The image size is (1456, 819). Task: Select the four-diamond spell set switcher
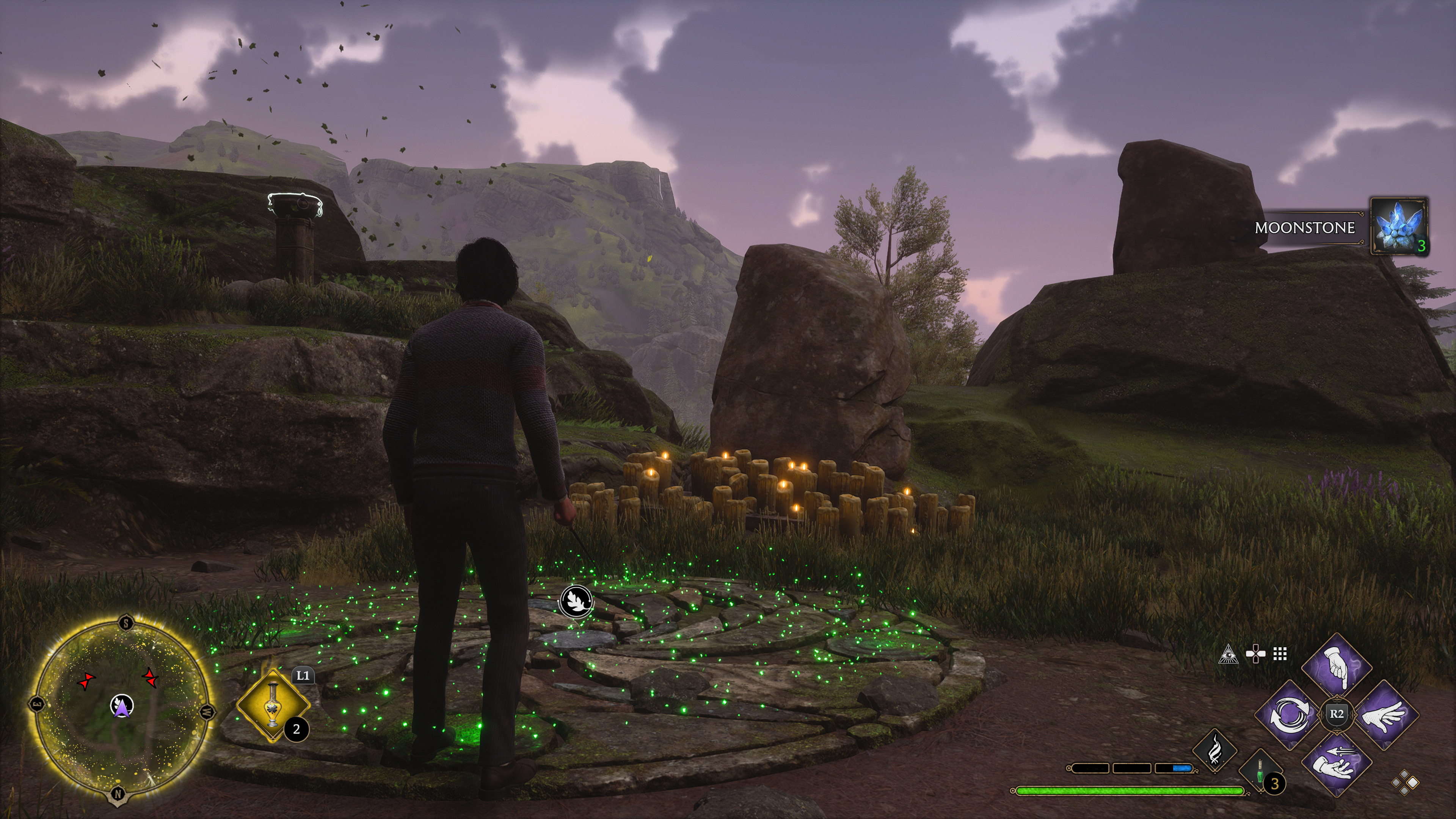click(1405, 783)
